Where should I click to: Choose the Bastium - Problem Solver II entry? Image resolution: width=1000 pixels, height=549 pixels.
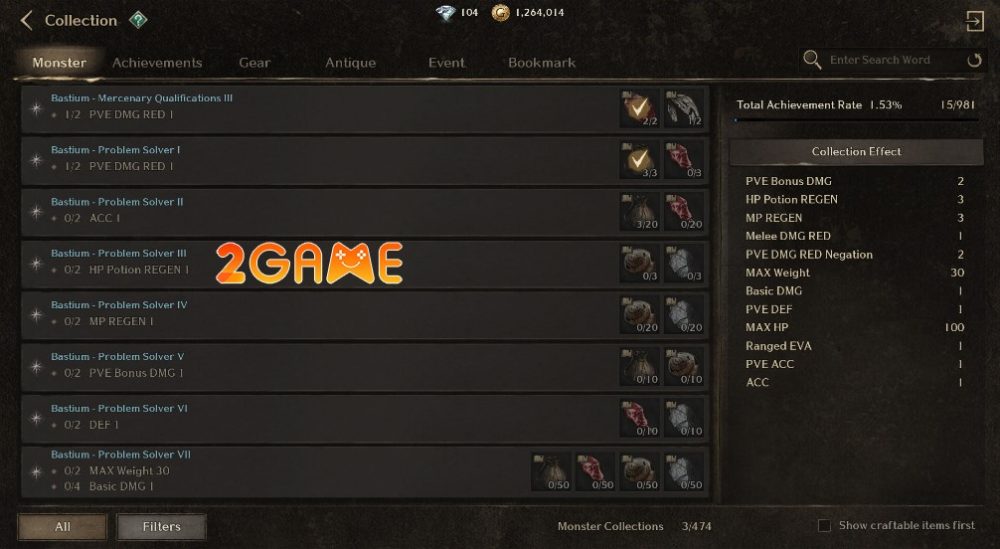pyautogui.click(x=300, y=210)
